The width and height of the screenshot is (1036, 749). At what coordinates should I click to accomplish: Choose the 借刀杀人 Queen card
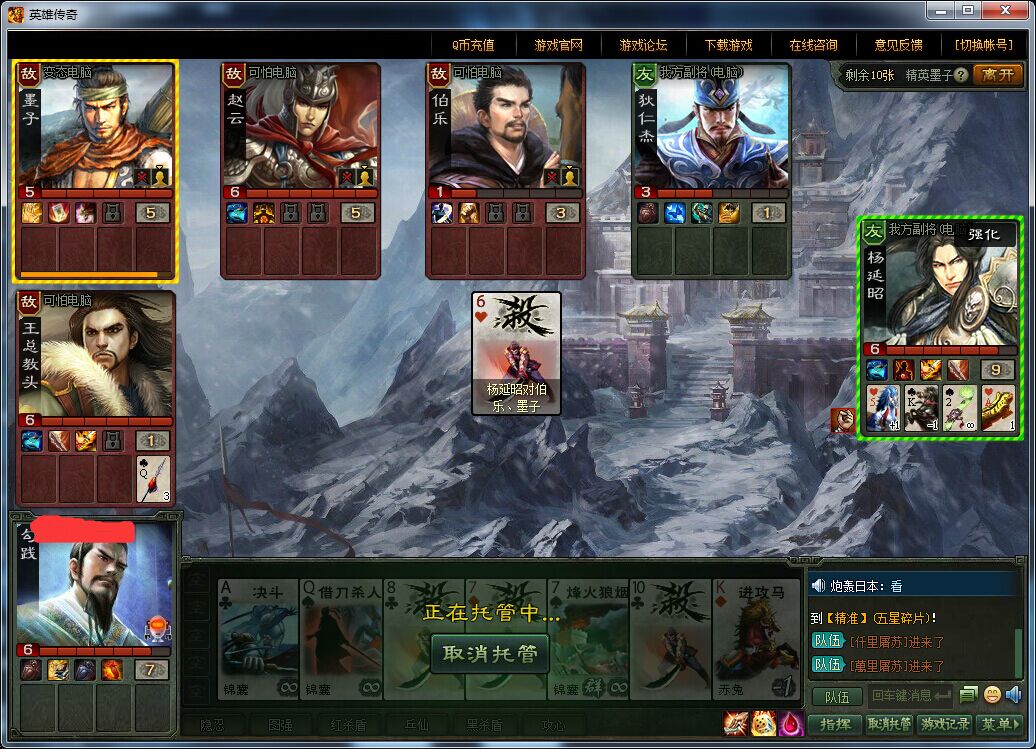340,640
